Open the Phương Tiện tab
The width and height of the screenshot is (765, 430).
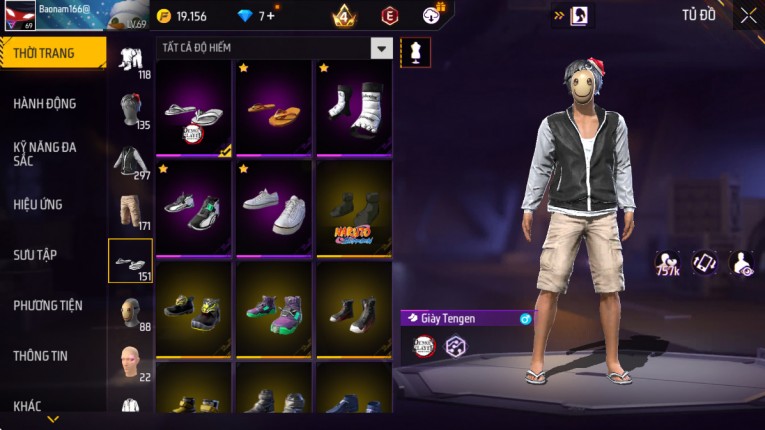(x=48, y=305)
